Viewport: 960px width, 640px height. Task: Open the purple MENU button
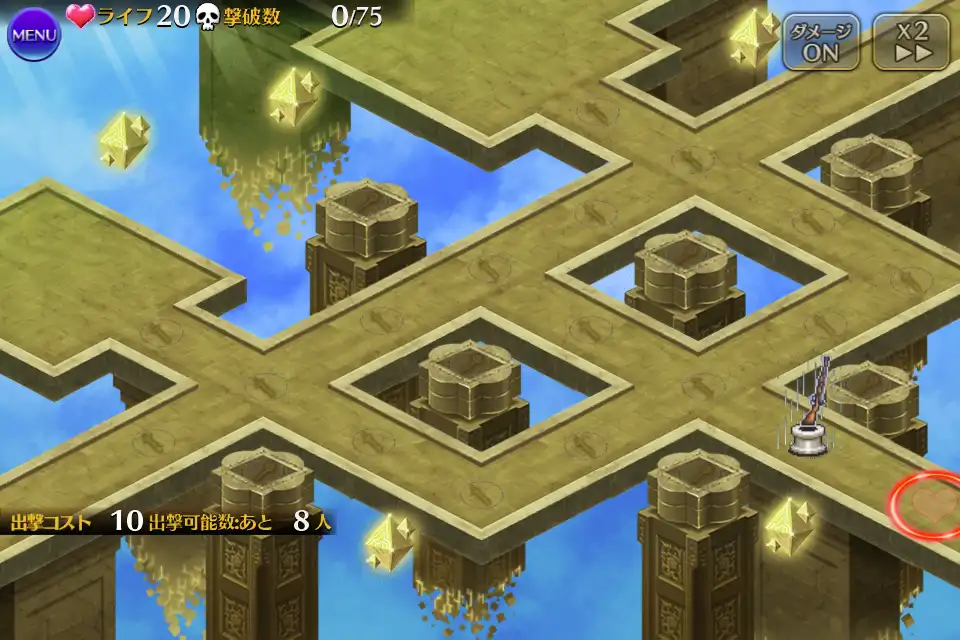34,35
